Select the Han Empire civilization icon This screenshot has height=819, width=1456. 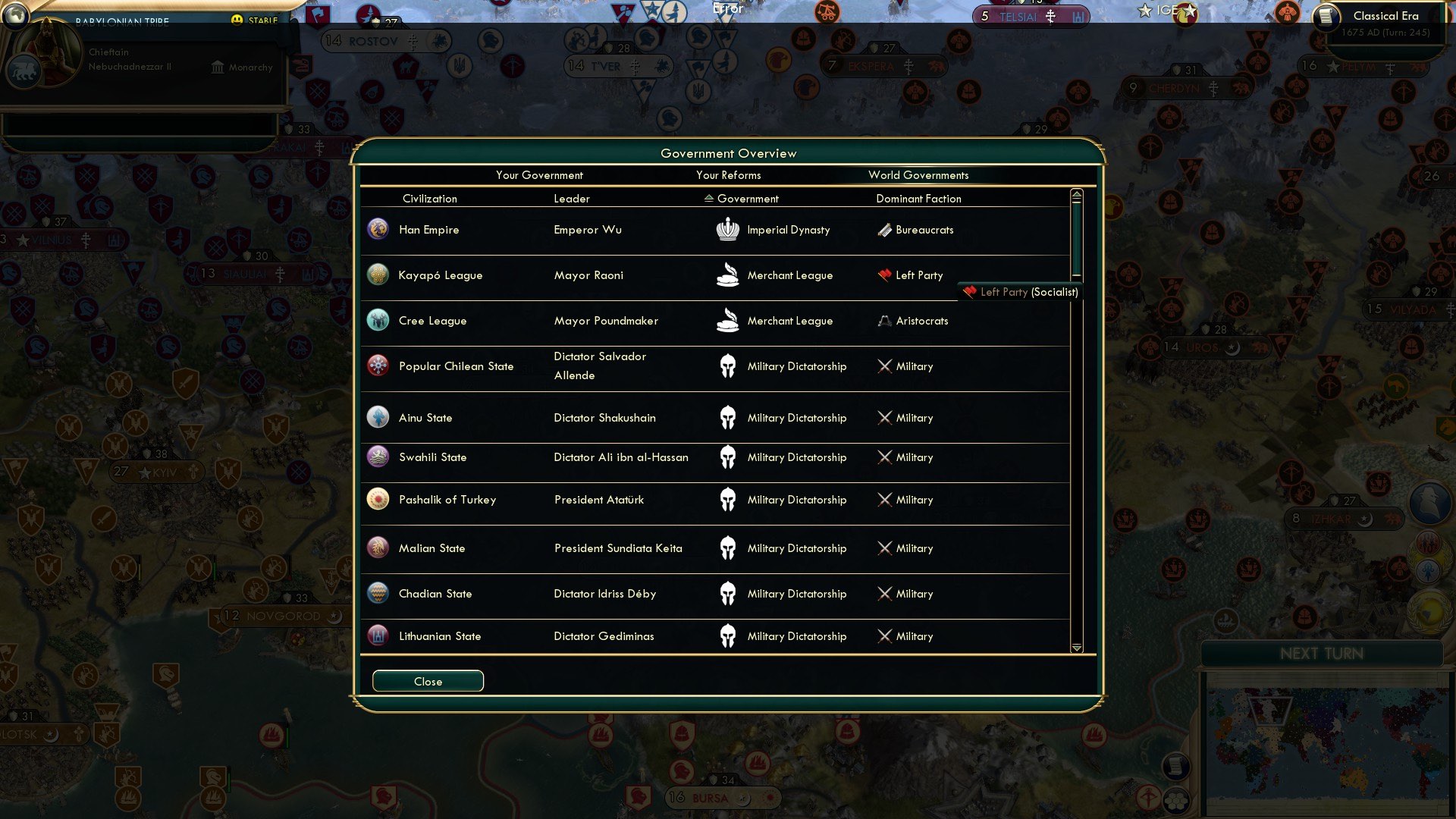tap(378, 229)
